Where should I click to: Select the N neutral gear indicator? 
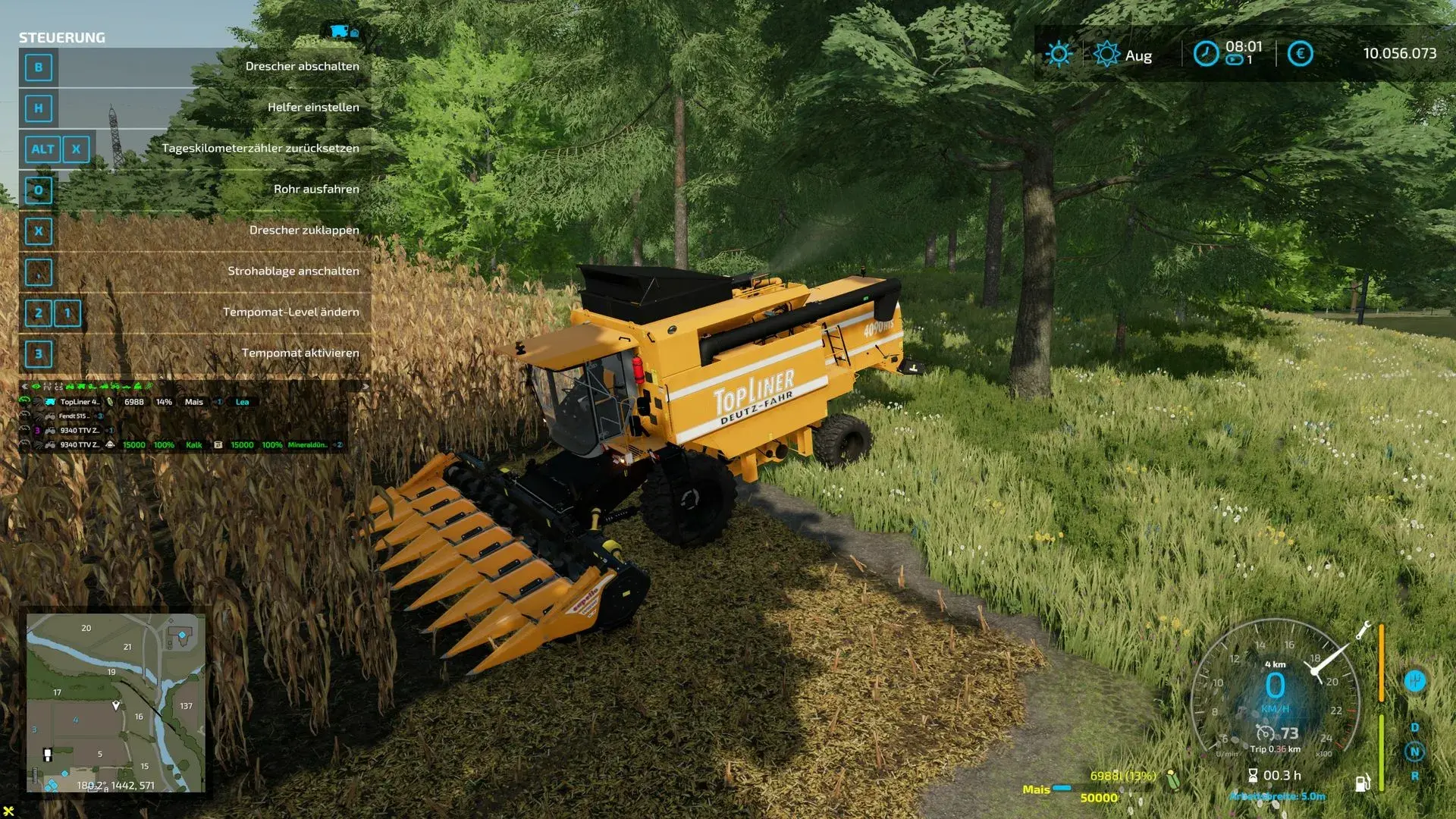[1414, 752]
